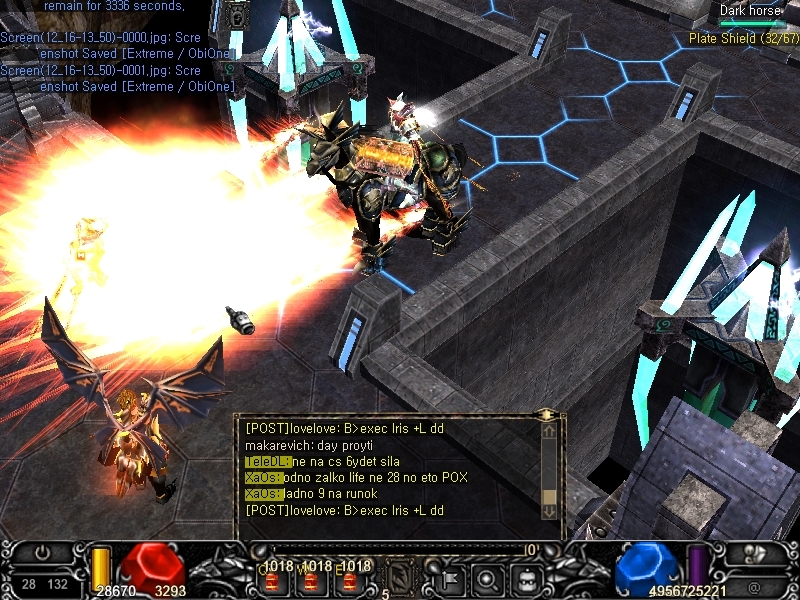Select XaOs's name in the chat log
Viewport: 800px width, 600px height.
(263, 478)
